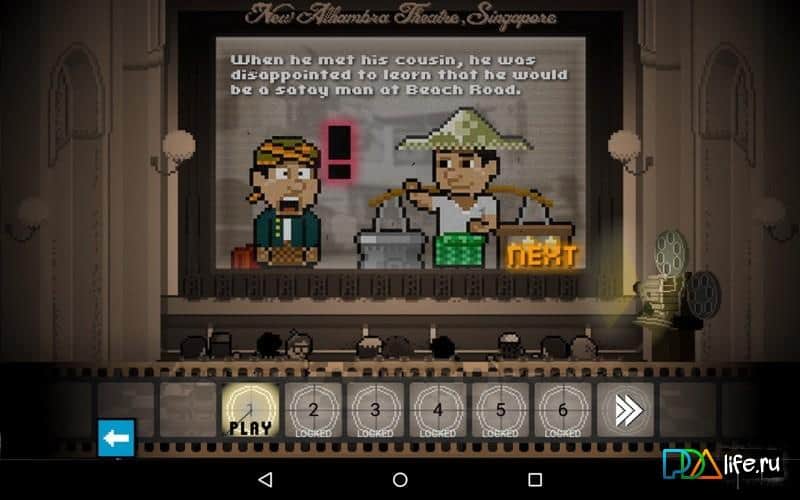Tap the Android back navigation button
This screenshot has height=500, width=800.
(265, 480)
